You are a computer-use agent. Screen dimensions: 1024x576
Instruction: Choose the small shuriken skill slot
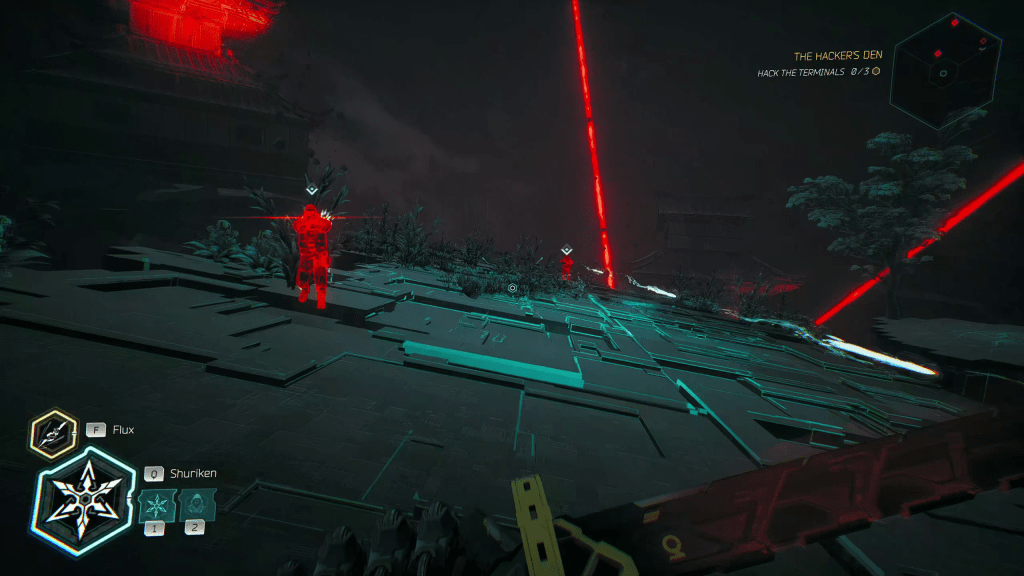tap(156, 503)
